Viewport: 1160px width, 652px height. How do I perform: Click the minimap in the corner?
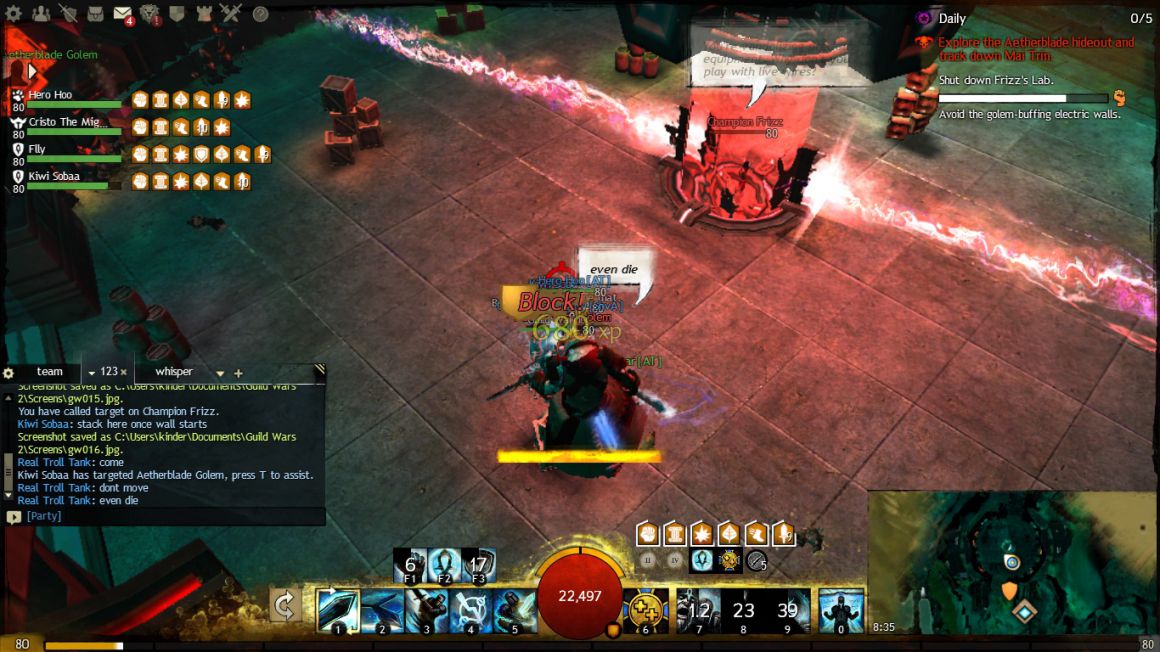[1012, 560]
